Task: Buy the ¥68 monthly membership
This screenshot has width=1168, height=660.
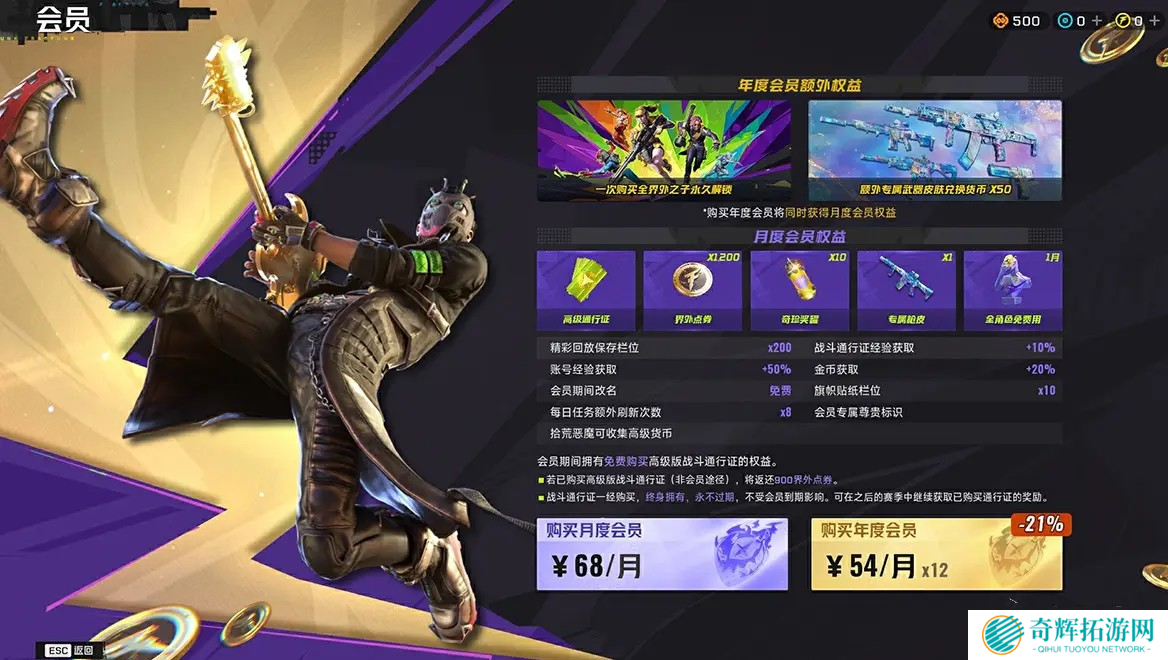Action: [x=661, y=555]
